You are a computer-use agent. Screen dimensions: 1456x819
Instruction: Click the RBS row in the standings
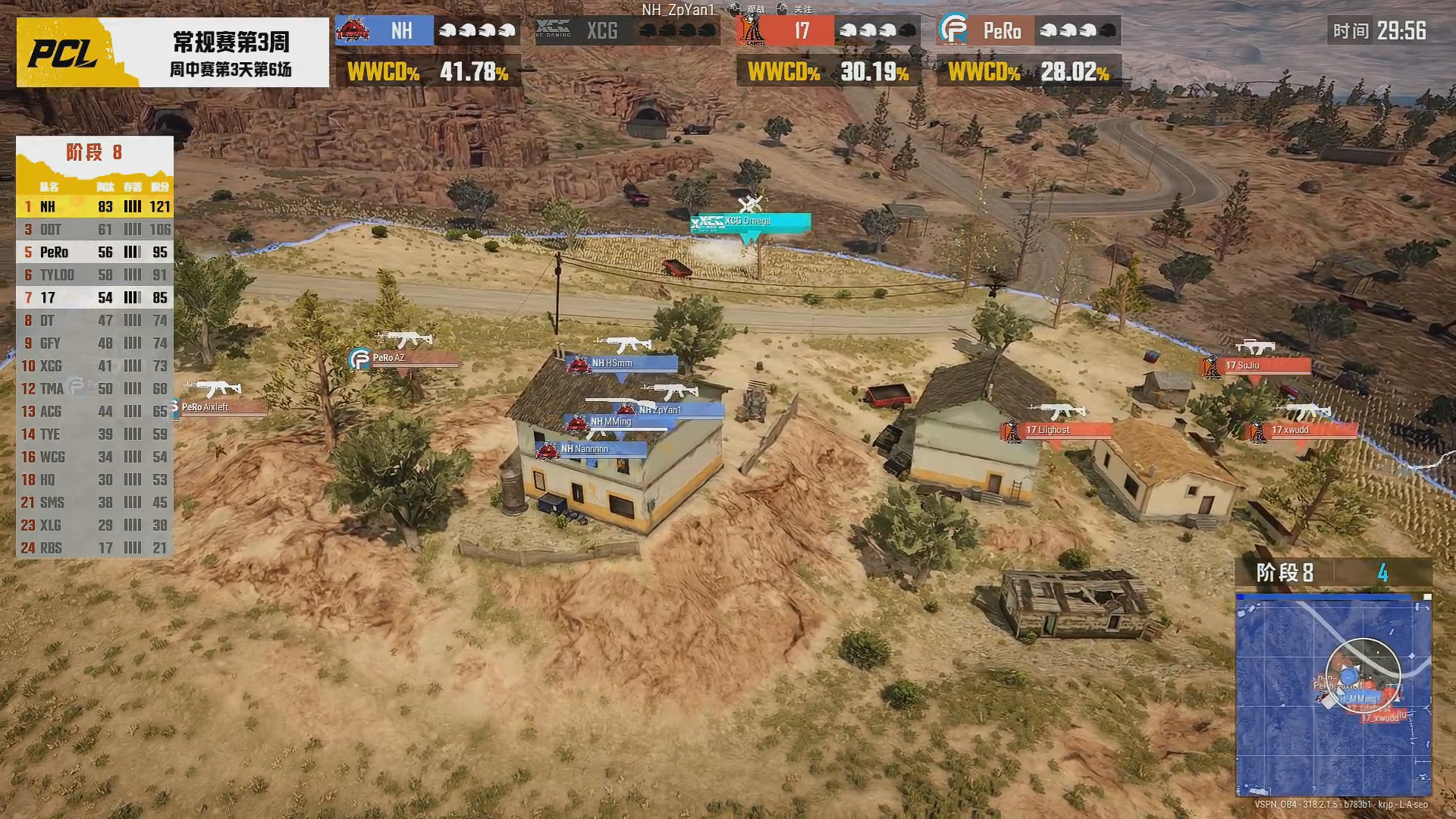pyautogui.click(x=95, y=548)
